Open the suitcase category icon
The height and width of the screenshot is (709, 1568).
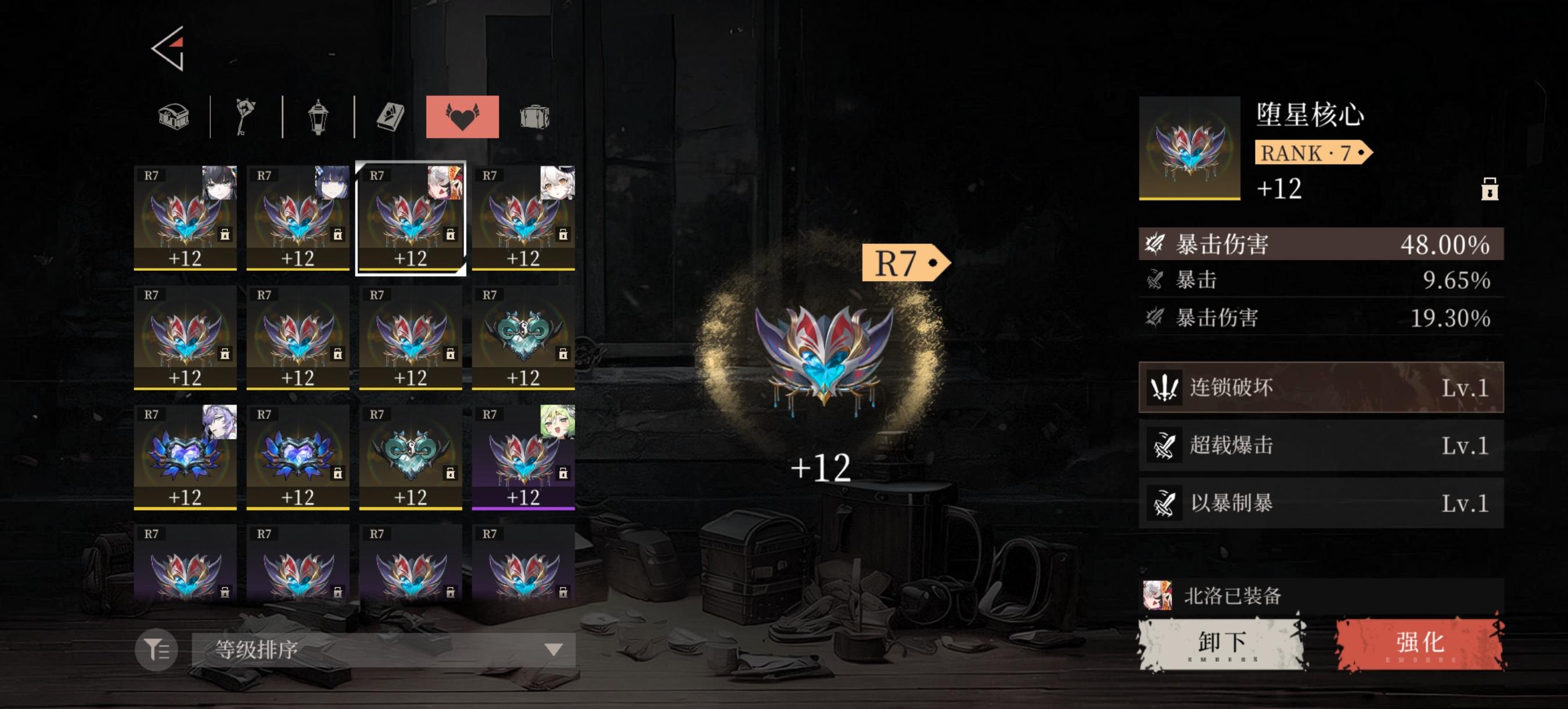535,116
